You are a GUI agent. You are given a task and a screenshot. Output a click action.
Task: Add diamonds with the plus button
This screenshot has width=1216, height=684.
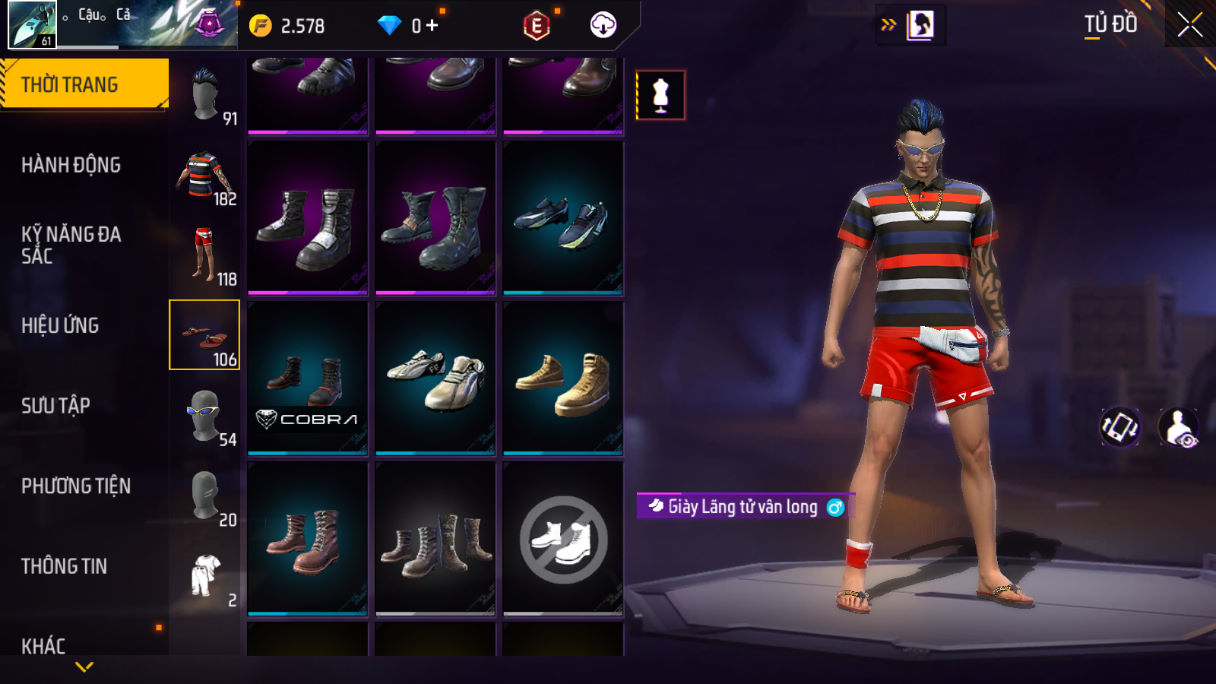tap(432, 26)
